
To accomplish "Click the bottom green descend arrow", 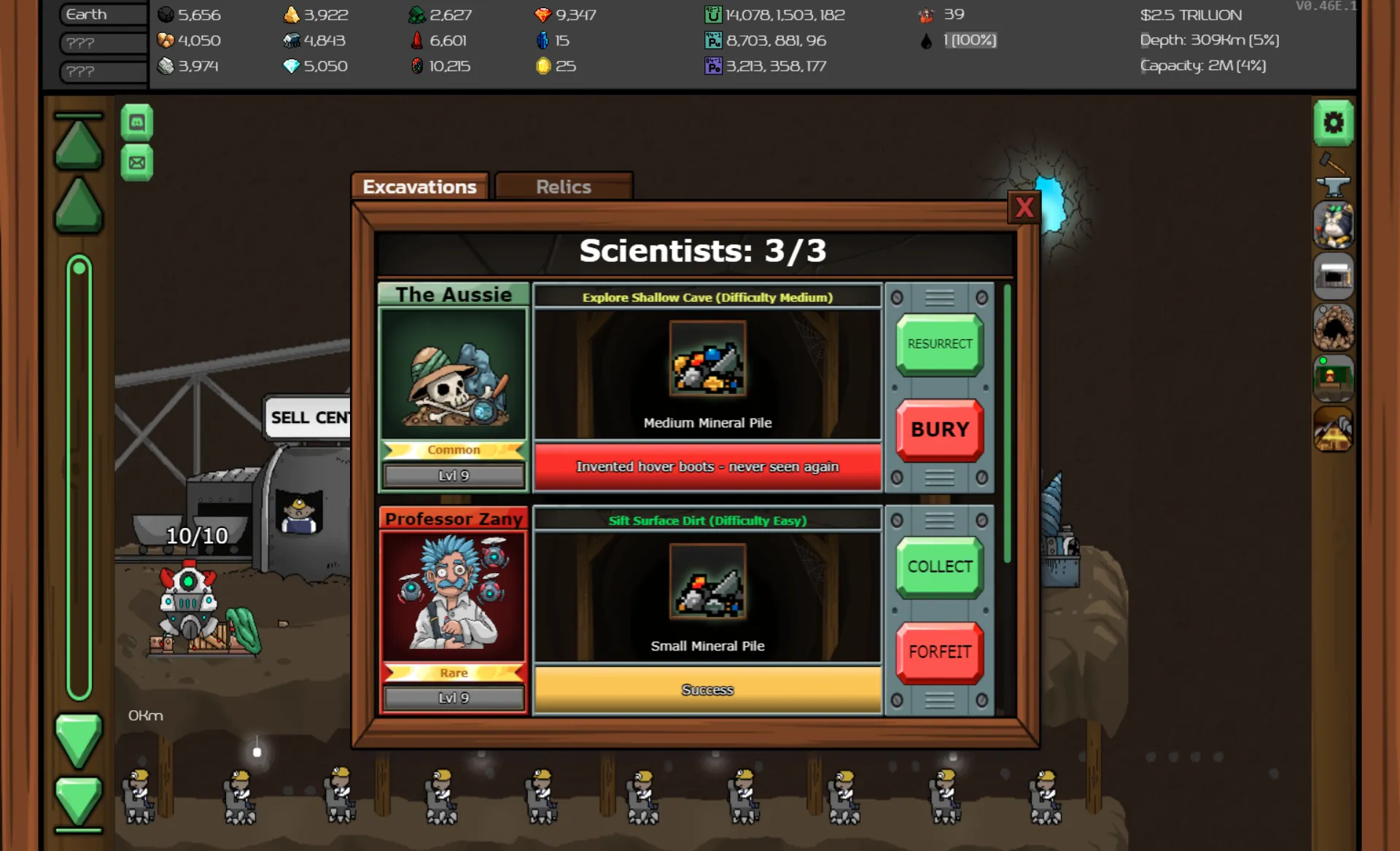I will tap(78, 802).
